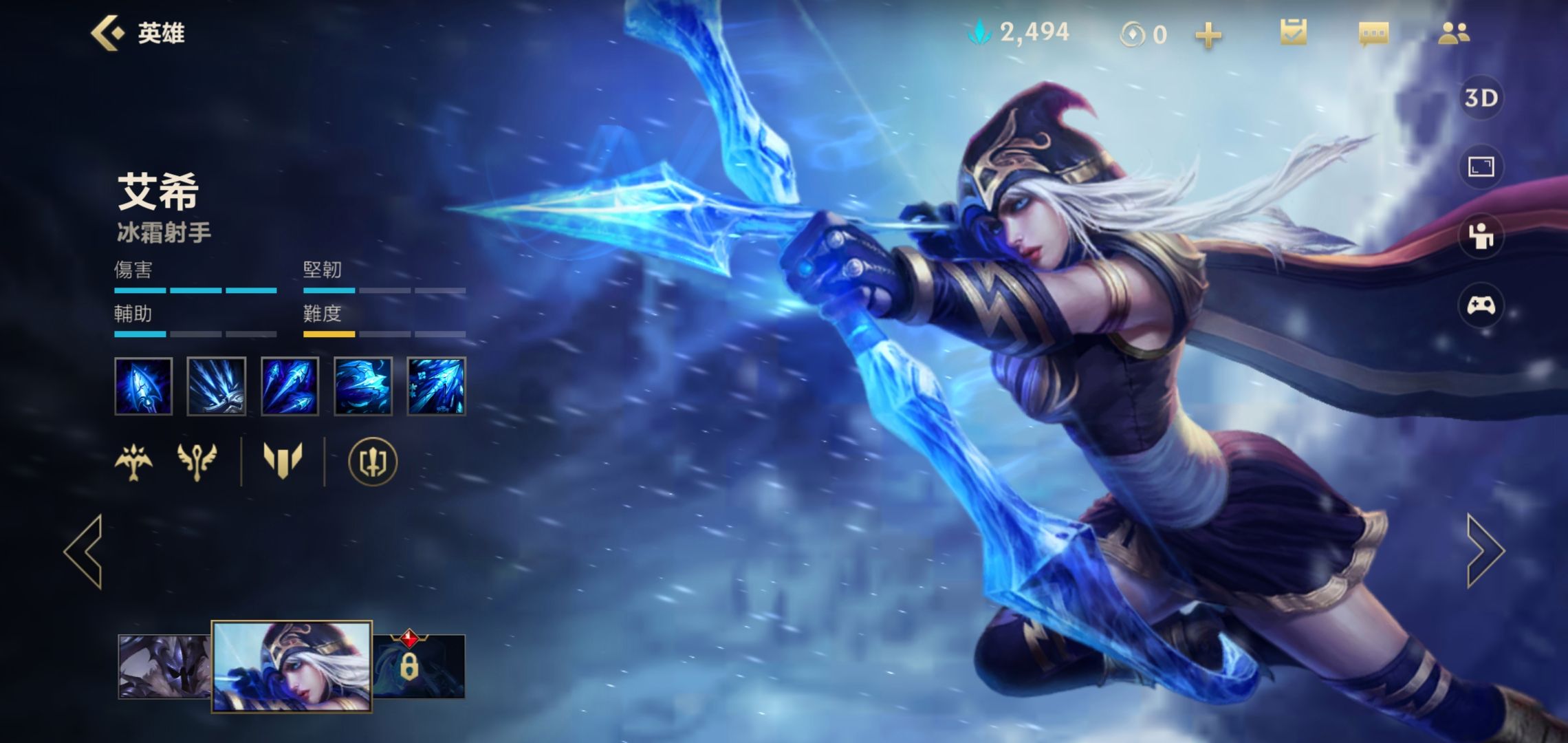1568x743 pixels.
Task: Add more currency with the plus button
Action: tap(1208, 34)
